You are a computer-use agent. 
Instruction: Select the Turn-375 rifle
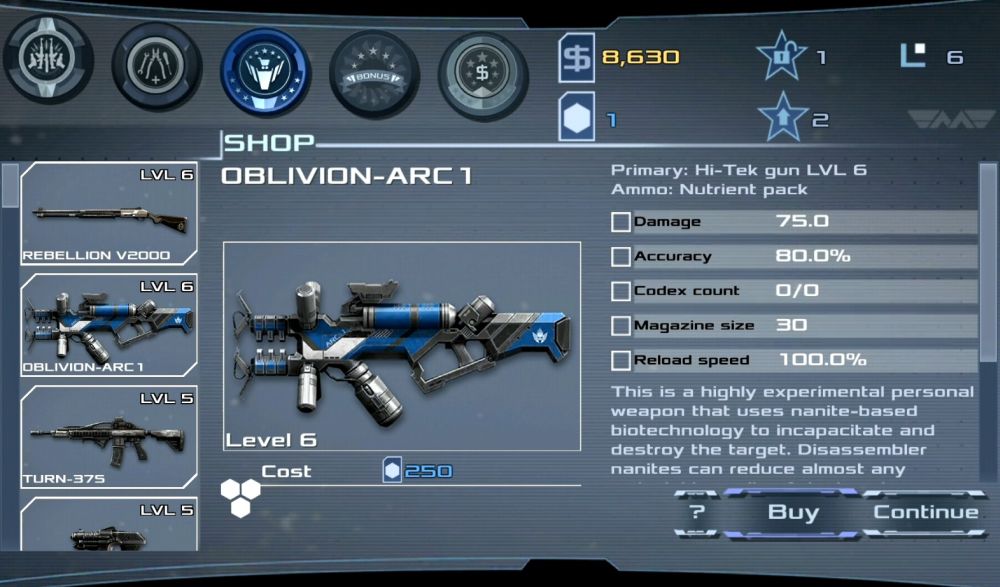[x=109, y=437]
